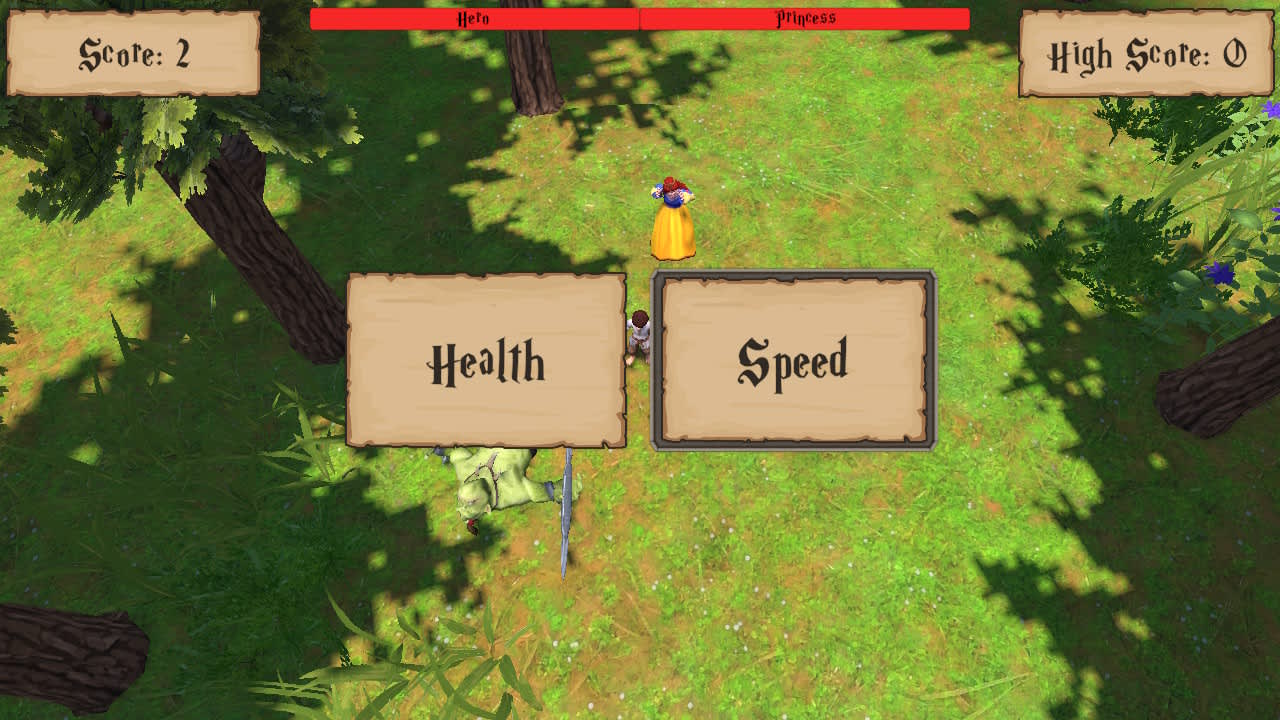Select the Score: 2 panel
Screen dimensions: 1280x720
[130, 55]
